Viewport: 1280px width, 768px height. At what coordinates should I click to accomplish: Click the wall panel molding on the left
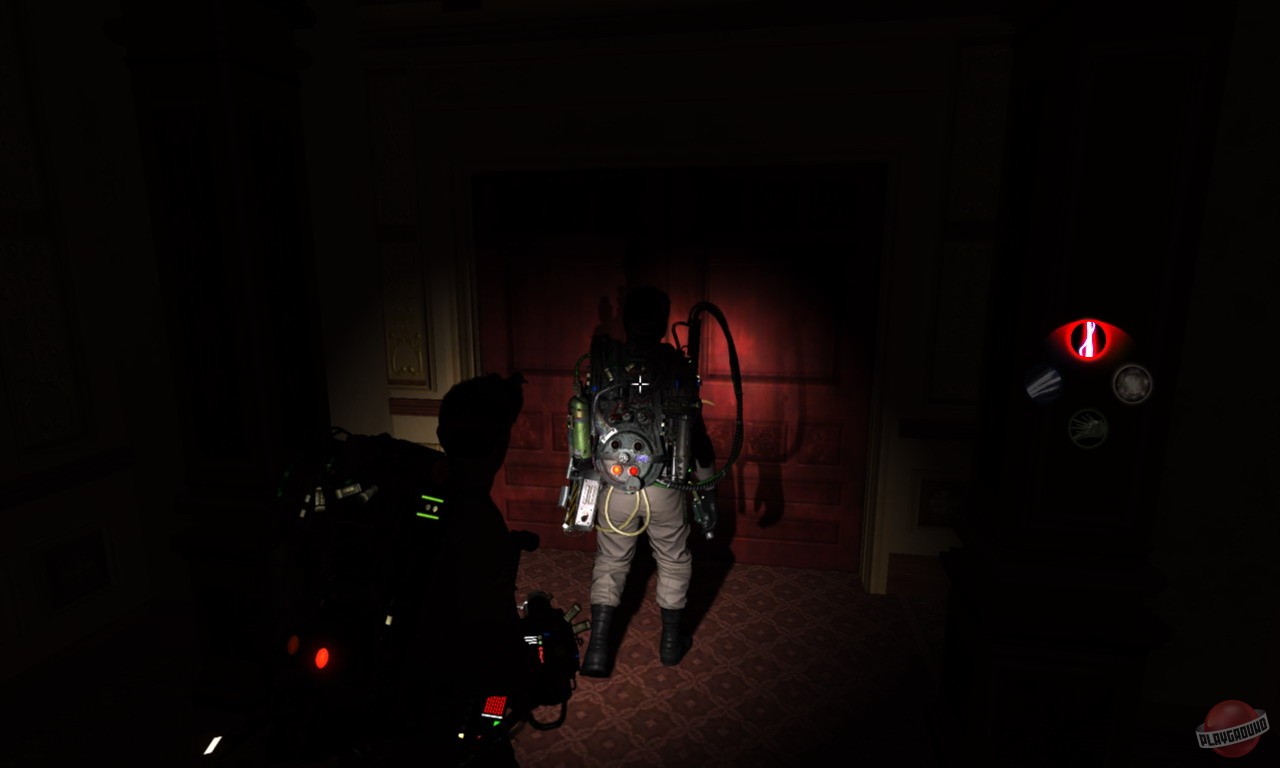tap(405, 350)
